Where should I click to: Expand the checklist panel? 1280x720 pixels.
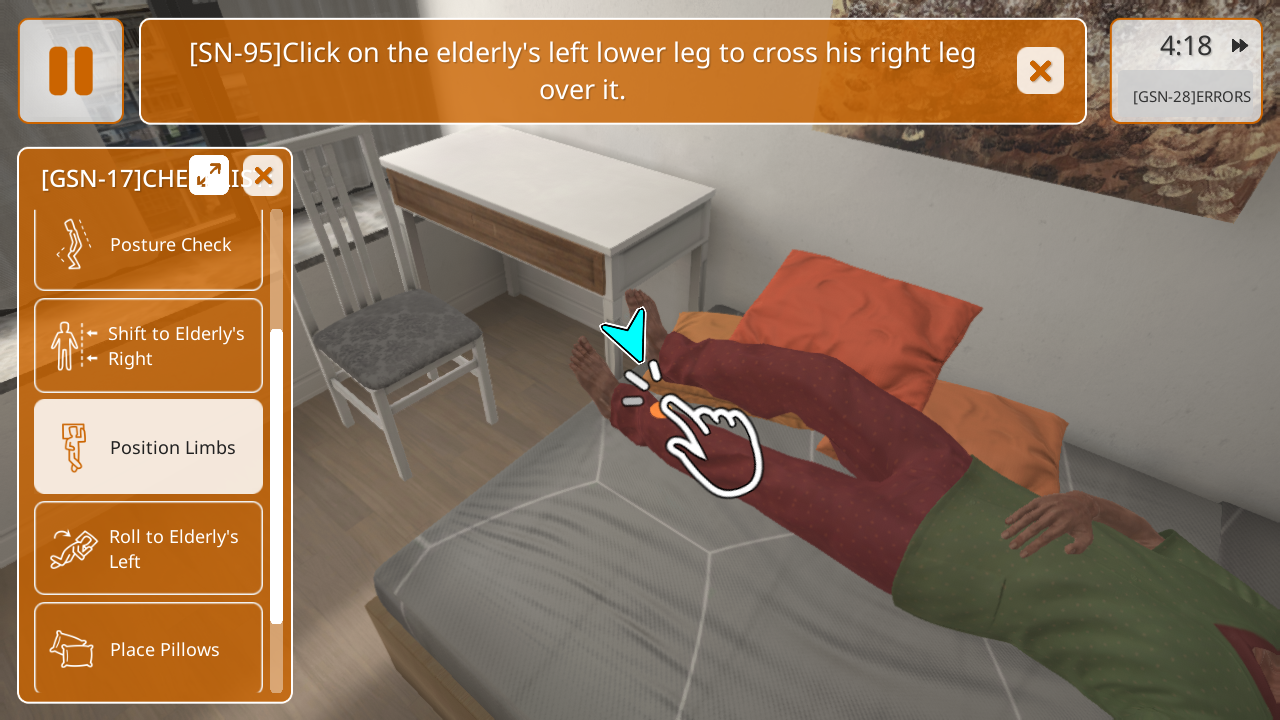[209, 175]
